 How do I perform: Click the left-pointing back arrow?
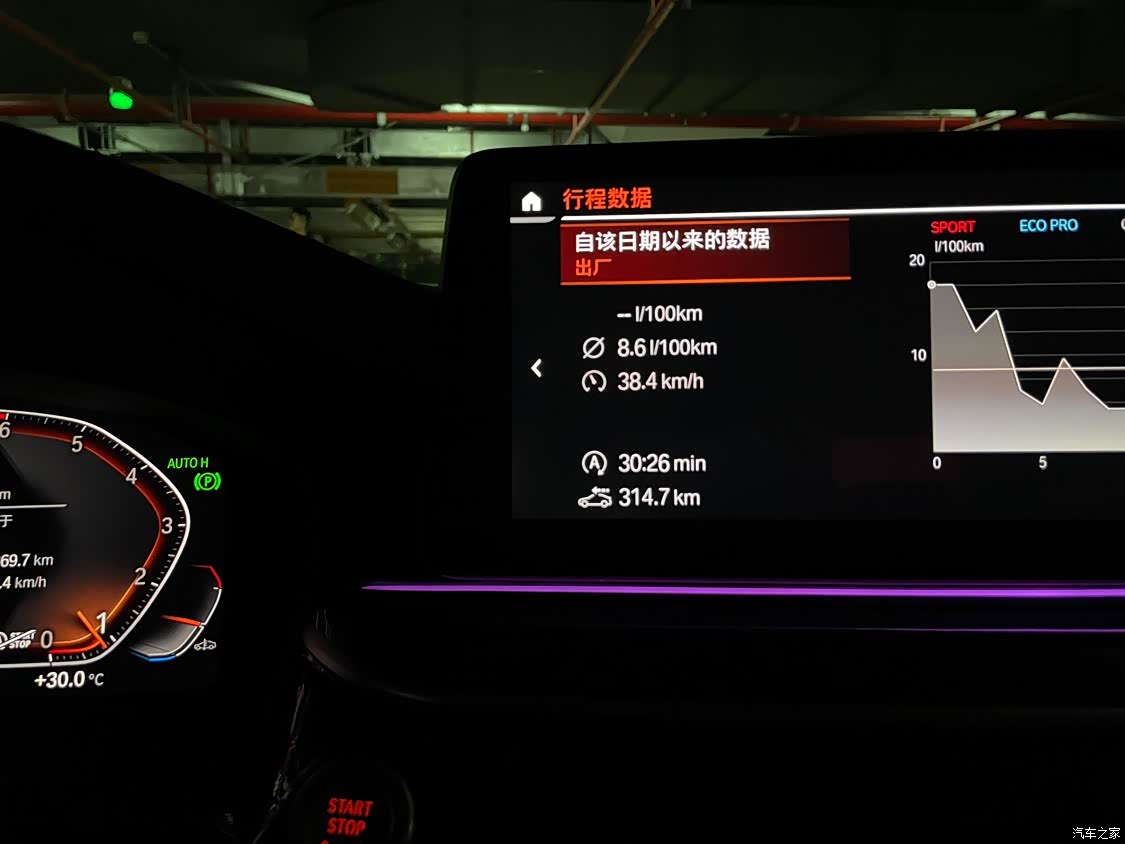click(537, 368)
